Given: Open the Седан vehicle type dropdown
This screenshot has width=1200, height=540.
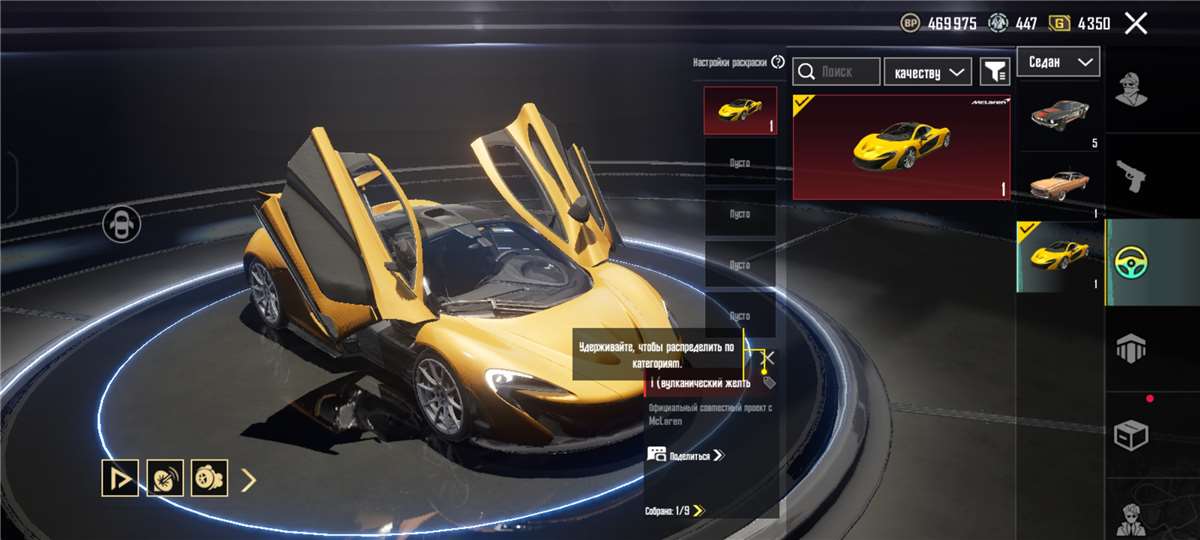Looking at the screenshot, I should [x=1058, y=62].
